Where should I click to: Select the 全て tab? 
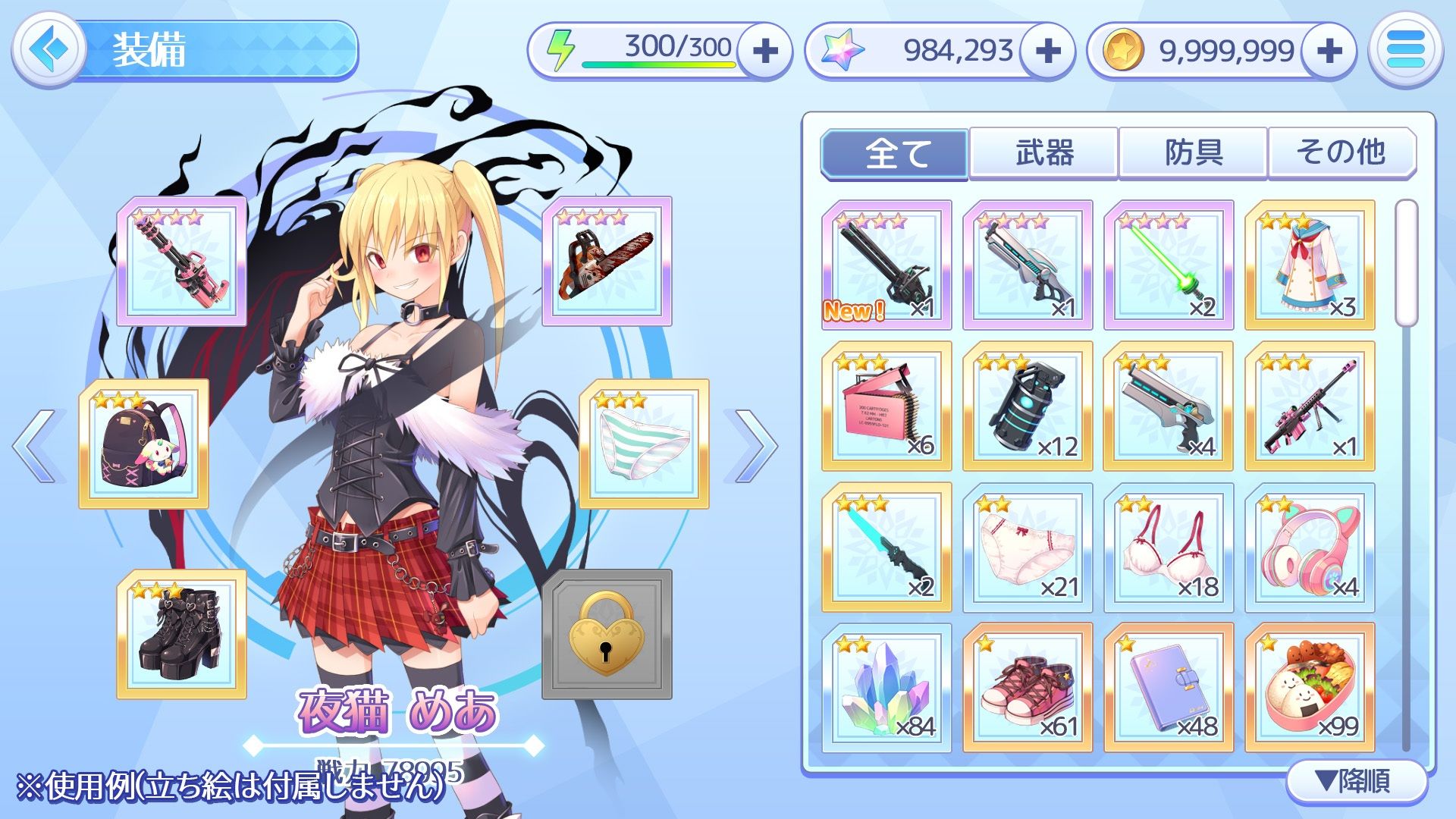tap(895, 153)
